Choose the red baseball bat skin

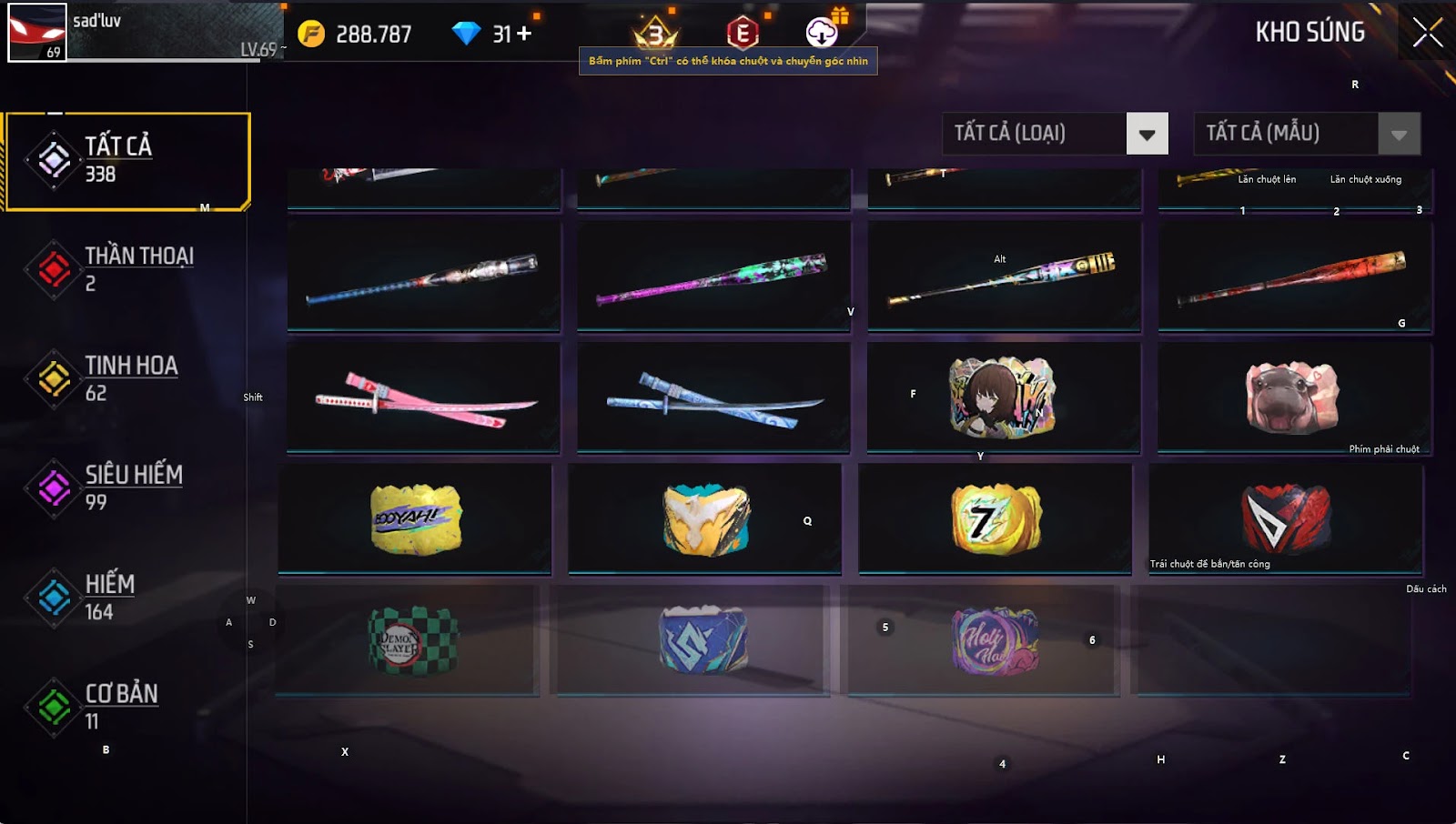1294,276
